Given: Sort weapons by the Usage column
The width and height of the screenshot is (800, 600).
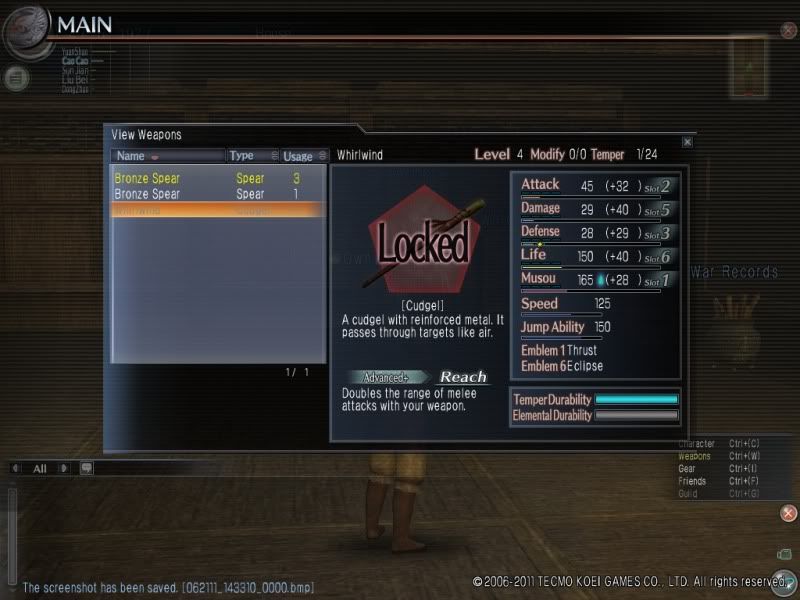Looking at the screenshot, I should [x=303, y=156].
